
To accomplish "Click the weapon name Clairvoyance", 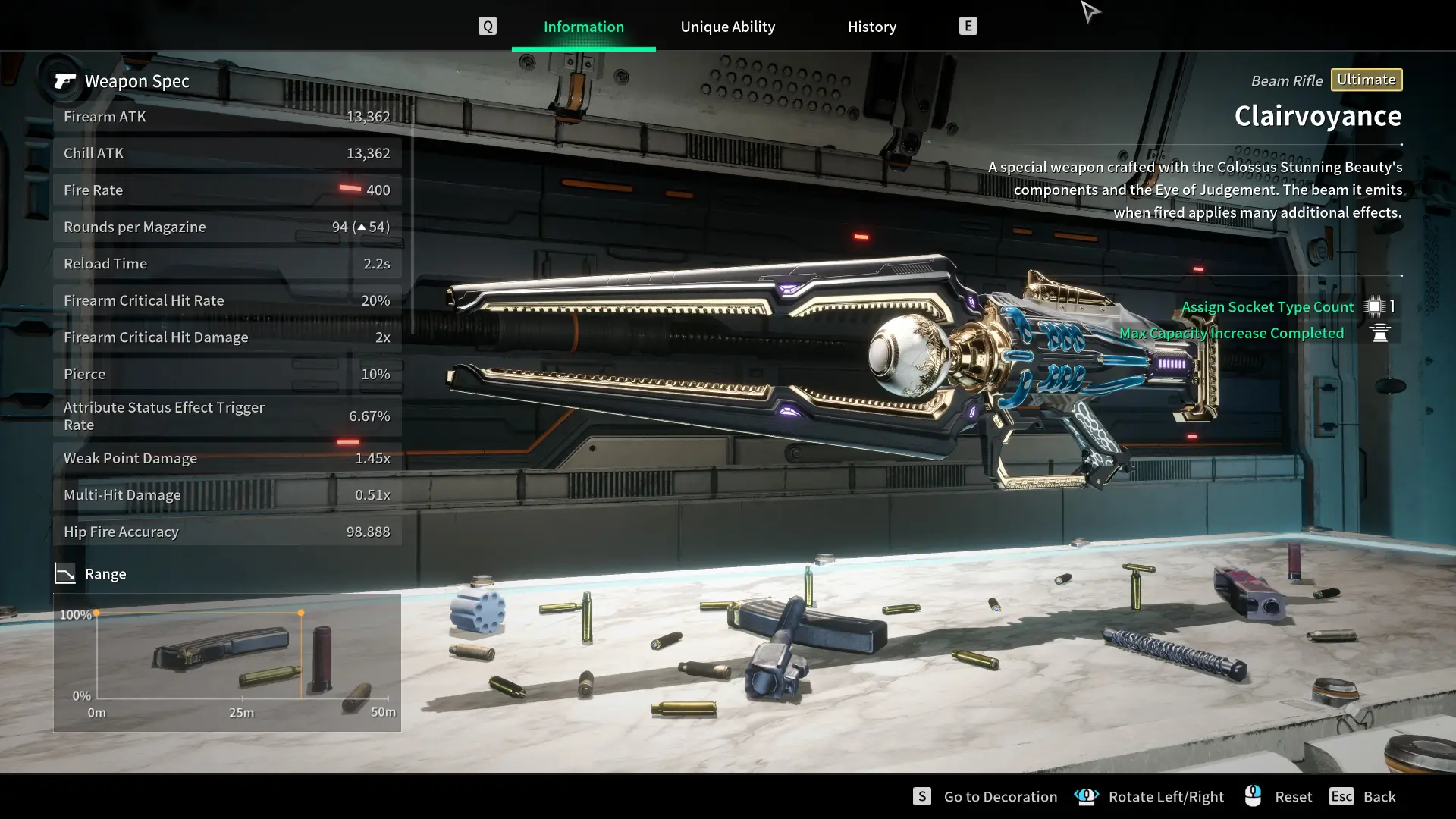I will click(1317, 115).
